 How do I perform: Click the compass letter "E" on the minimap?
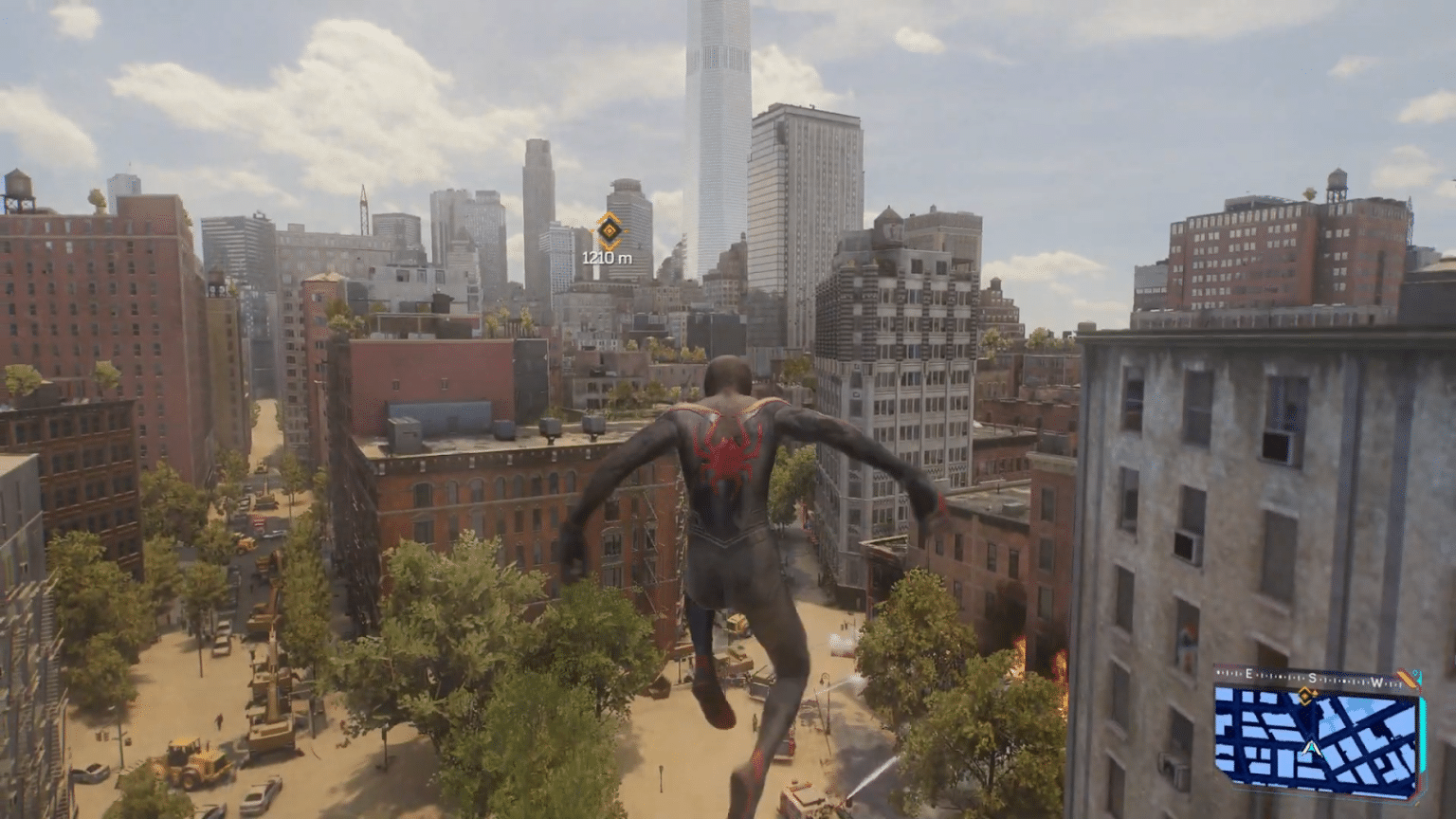coord(1248,672)
